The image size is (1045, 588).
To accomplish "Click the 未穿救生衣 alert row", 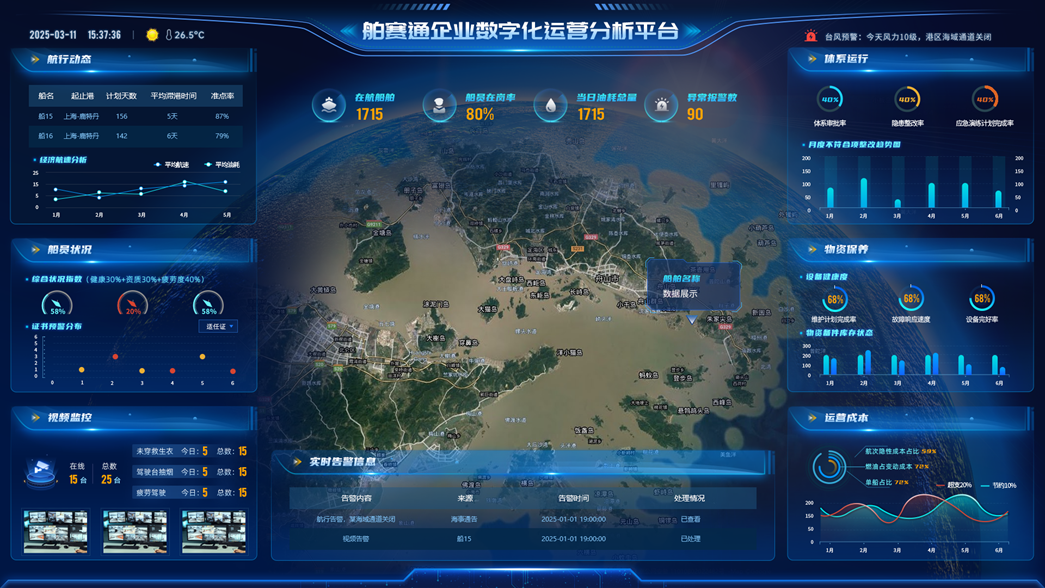I will [x=190, y=452].
